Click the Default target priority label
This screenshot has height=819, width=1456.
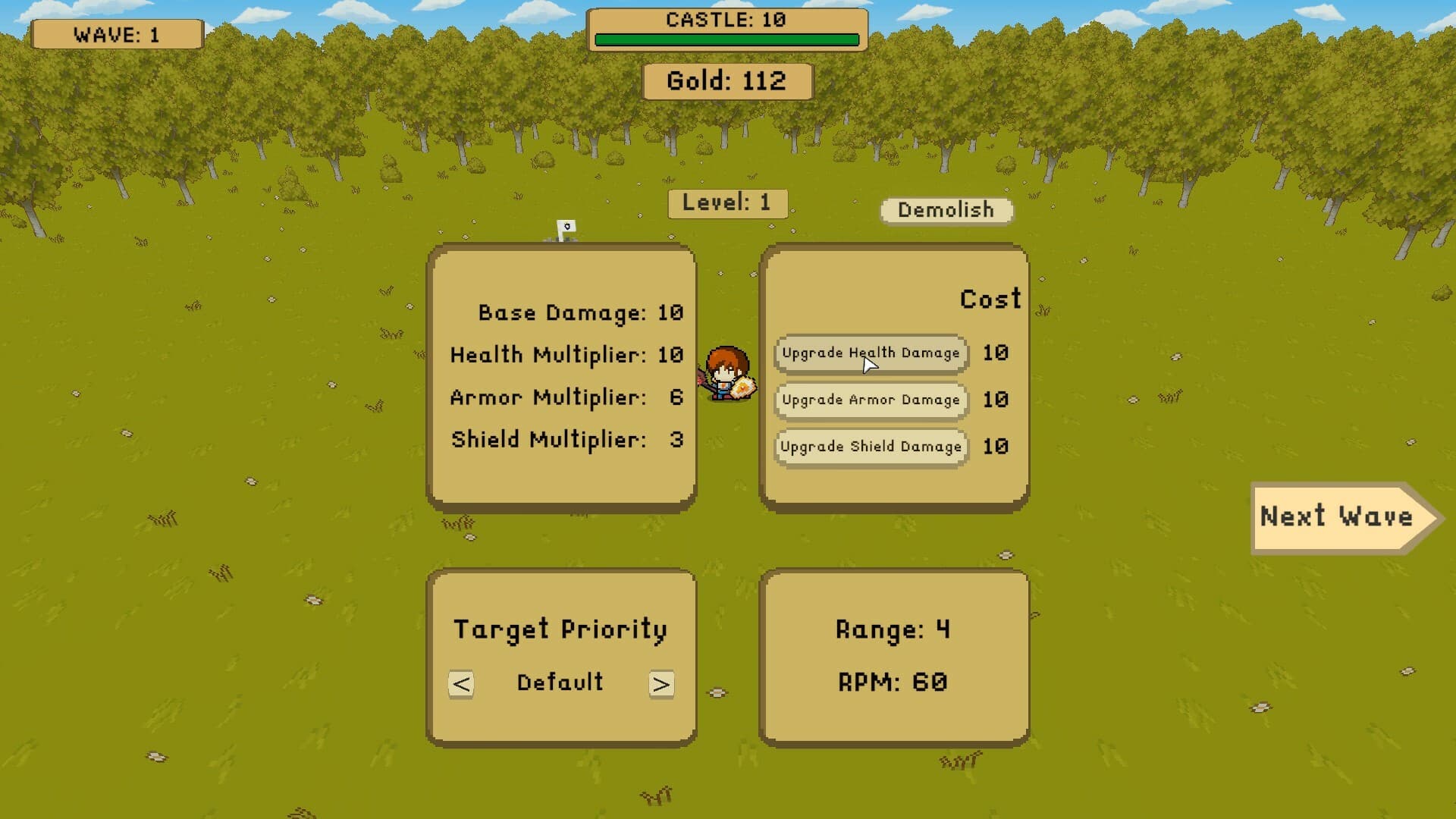pyautogui.click(x=560, y=682)
